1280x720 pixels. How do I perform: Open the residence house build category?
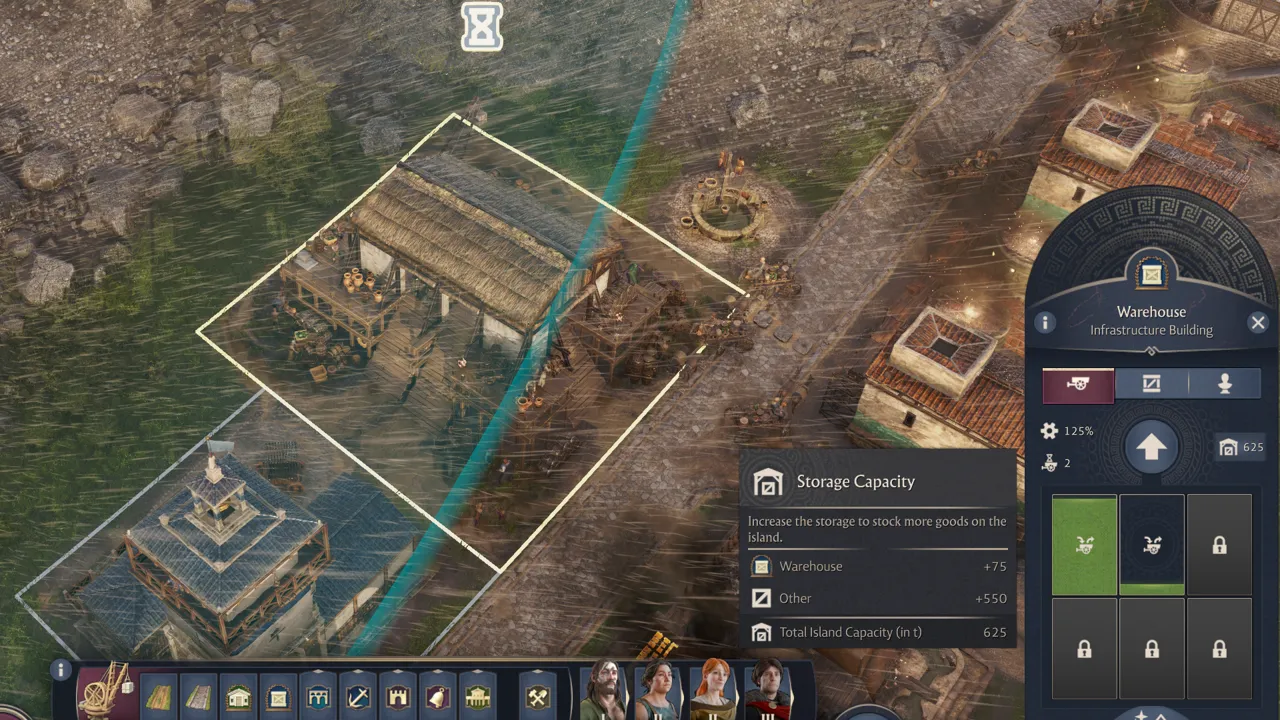pyautogui.click(x=238, y=696)
